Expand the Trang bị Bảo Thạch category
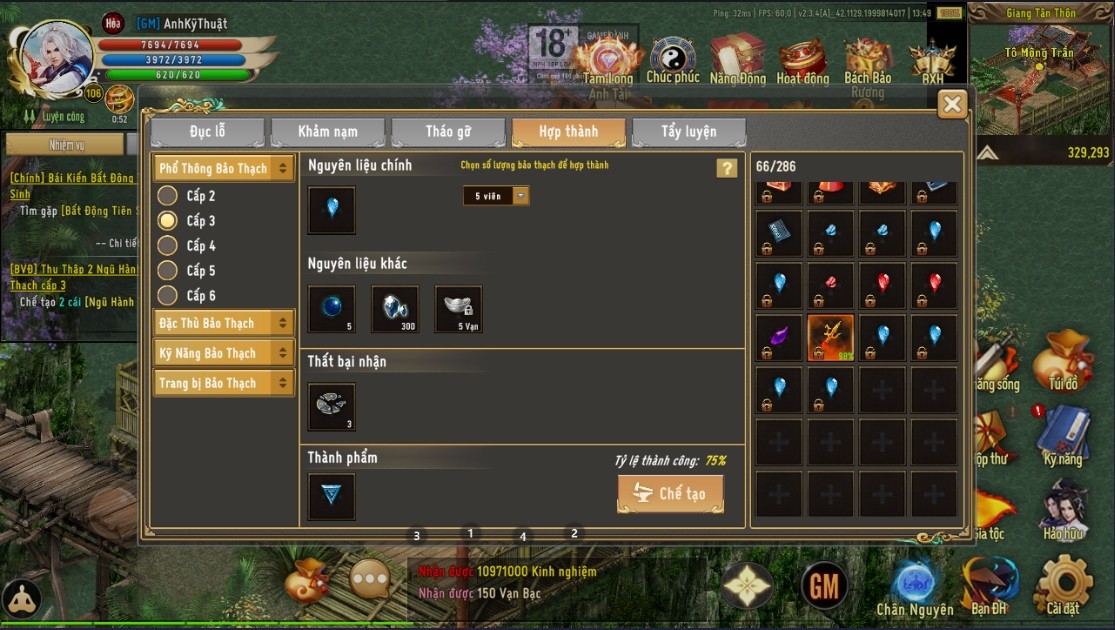This screenshot has height=630, width=1115. point(223,383)
